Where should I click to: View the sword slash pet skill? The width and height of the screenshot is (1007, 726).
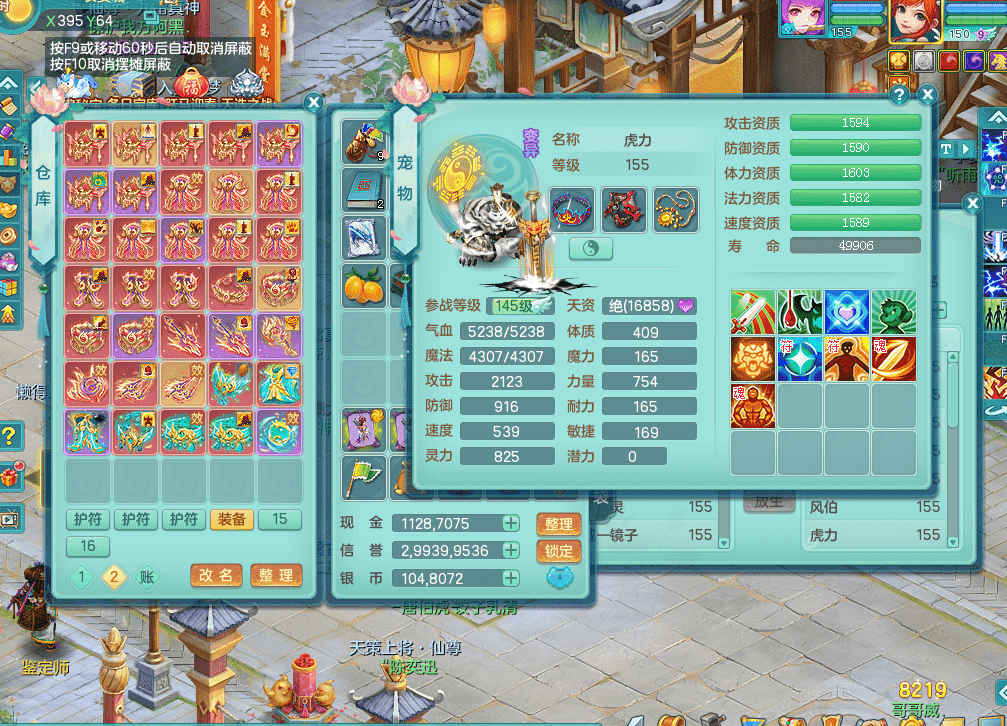[x=752, y=312]
